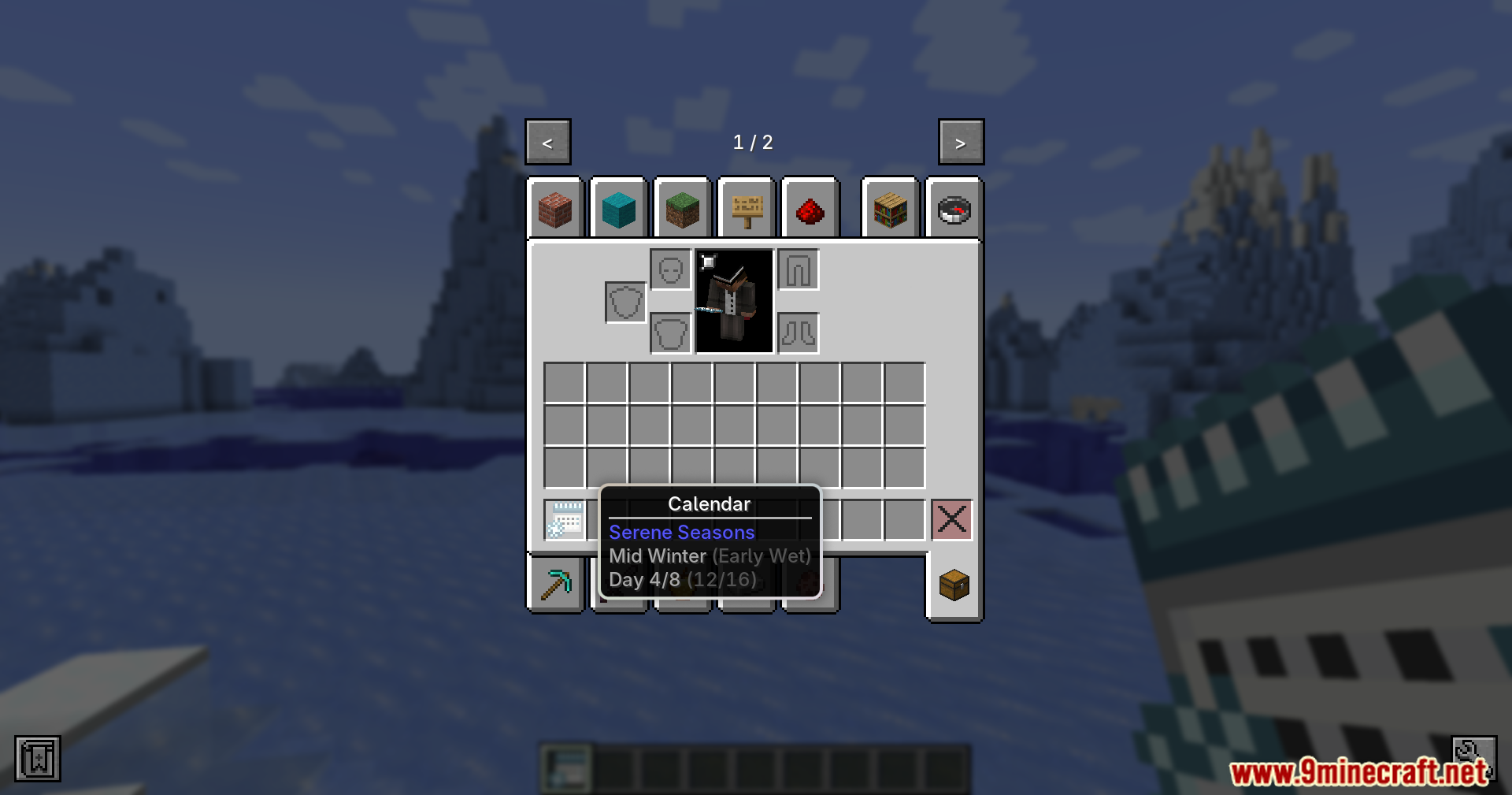Select the compass search tab icon
This screenshot has height=795, width=1512.
[x=953, y=209]
